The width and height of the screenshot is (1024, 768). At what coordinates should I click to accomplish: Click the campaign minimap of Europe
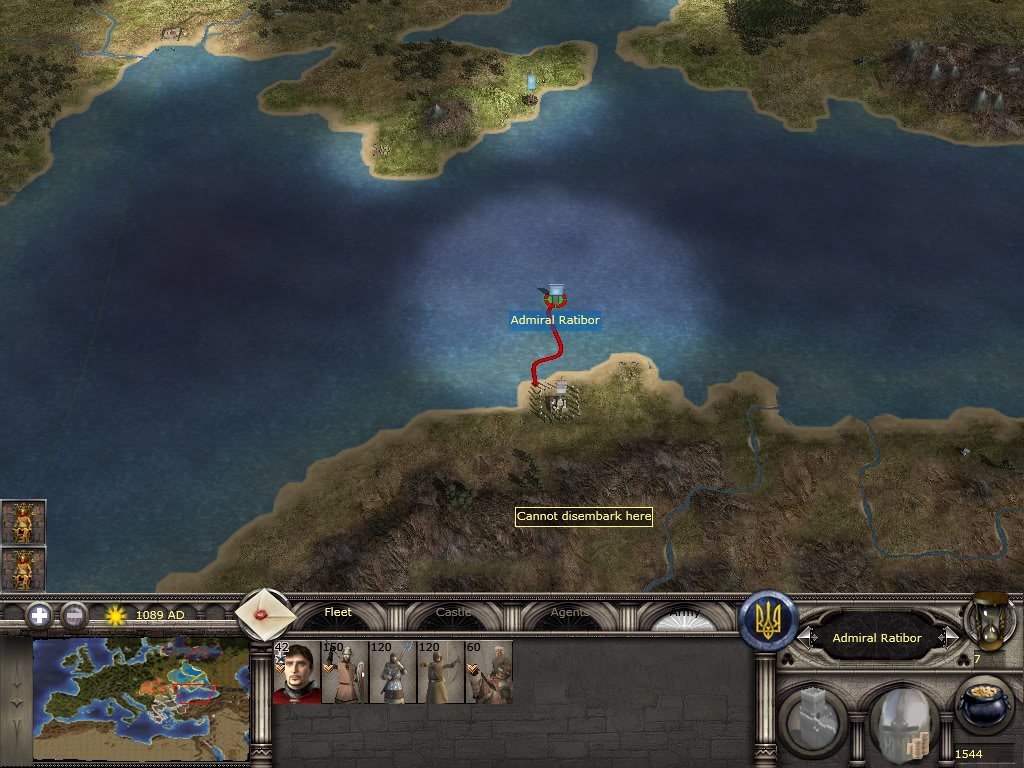point(140,699)
